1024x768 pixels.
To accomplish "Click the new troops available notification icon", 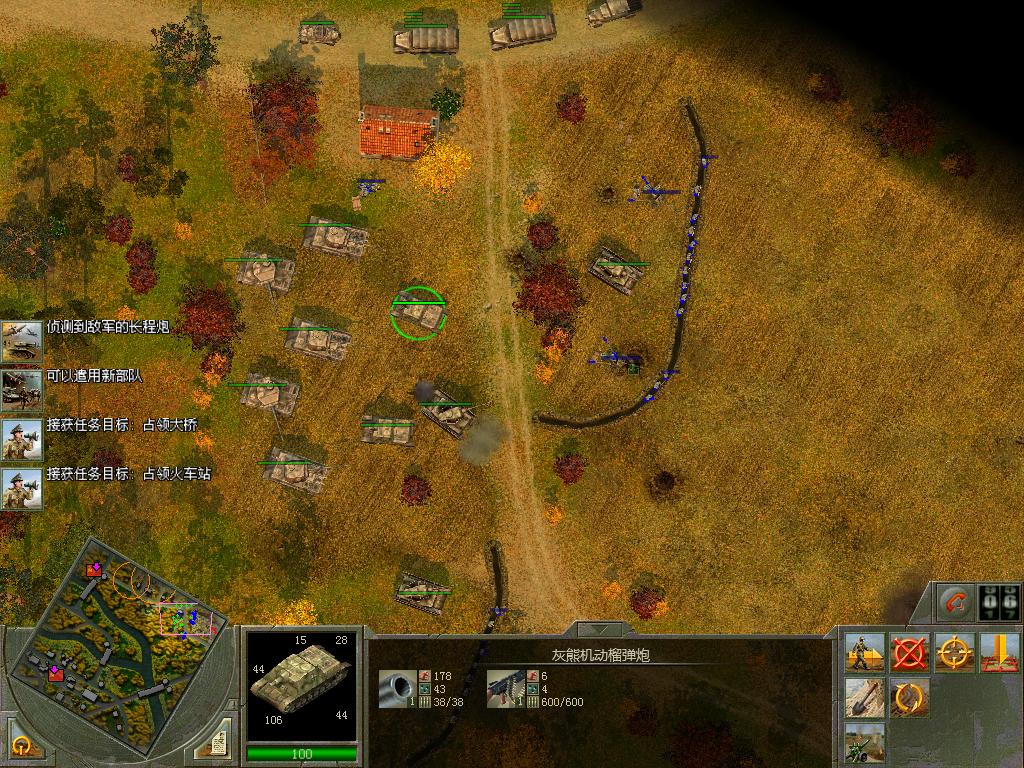I will tap(20, 389).
